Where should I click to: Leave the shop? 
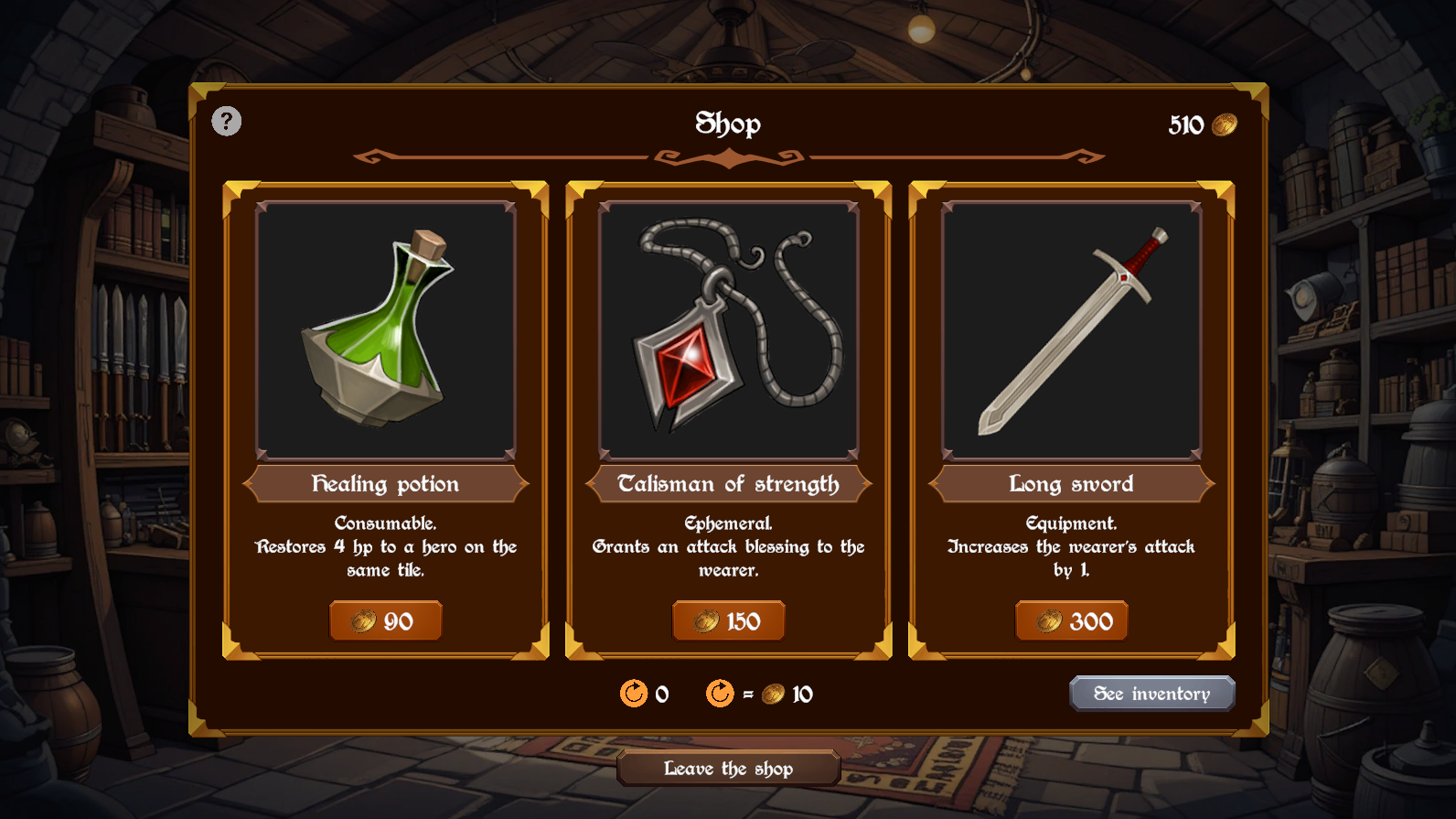pyautogui.click(x=728, y=769)
